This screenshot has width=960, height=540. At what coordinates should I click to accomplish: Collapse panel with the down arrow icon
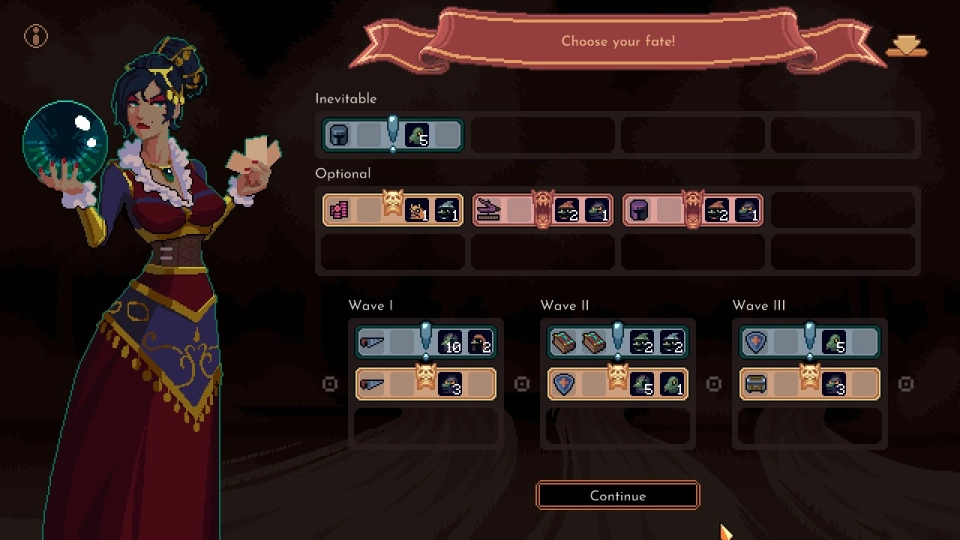906,47
